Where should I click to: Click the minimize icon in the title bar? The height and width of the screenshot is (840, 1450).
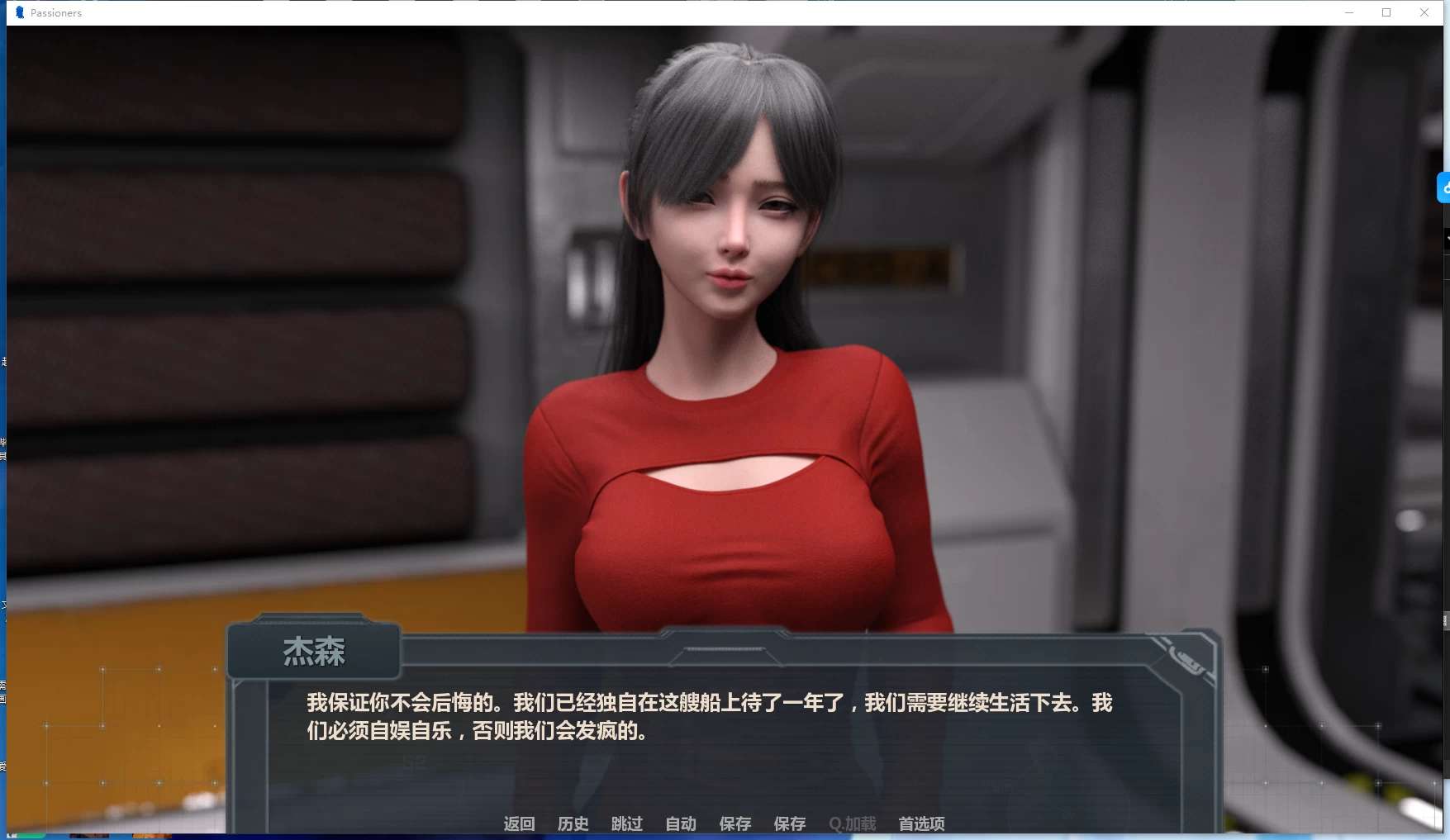(x=1349, y=12)
